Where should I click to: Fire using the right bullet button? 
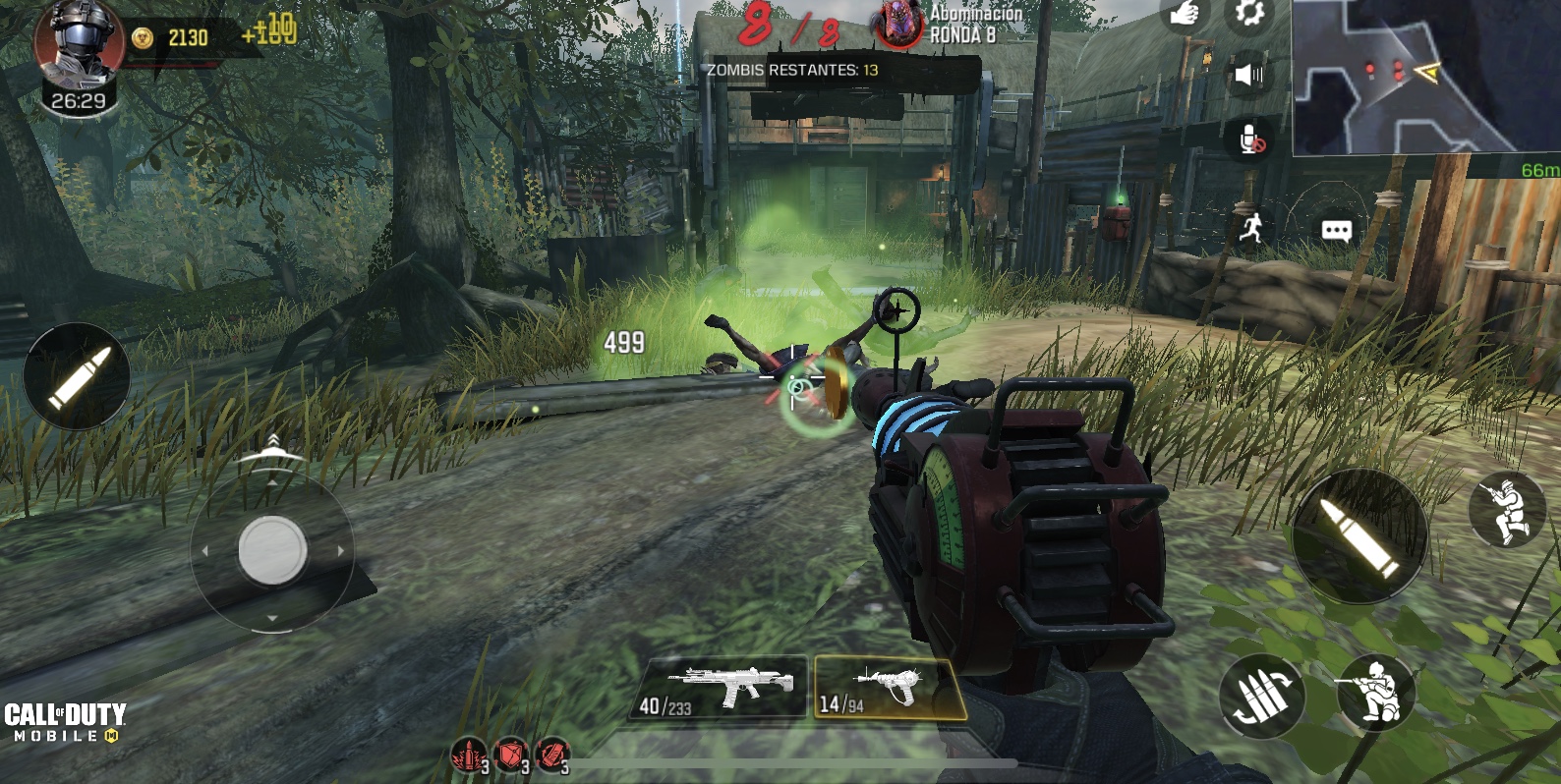[1359, 535]
